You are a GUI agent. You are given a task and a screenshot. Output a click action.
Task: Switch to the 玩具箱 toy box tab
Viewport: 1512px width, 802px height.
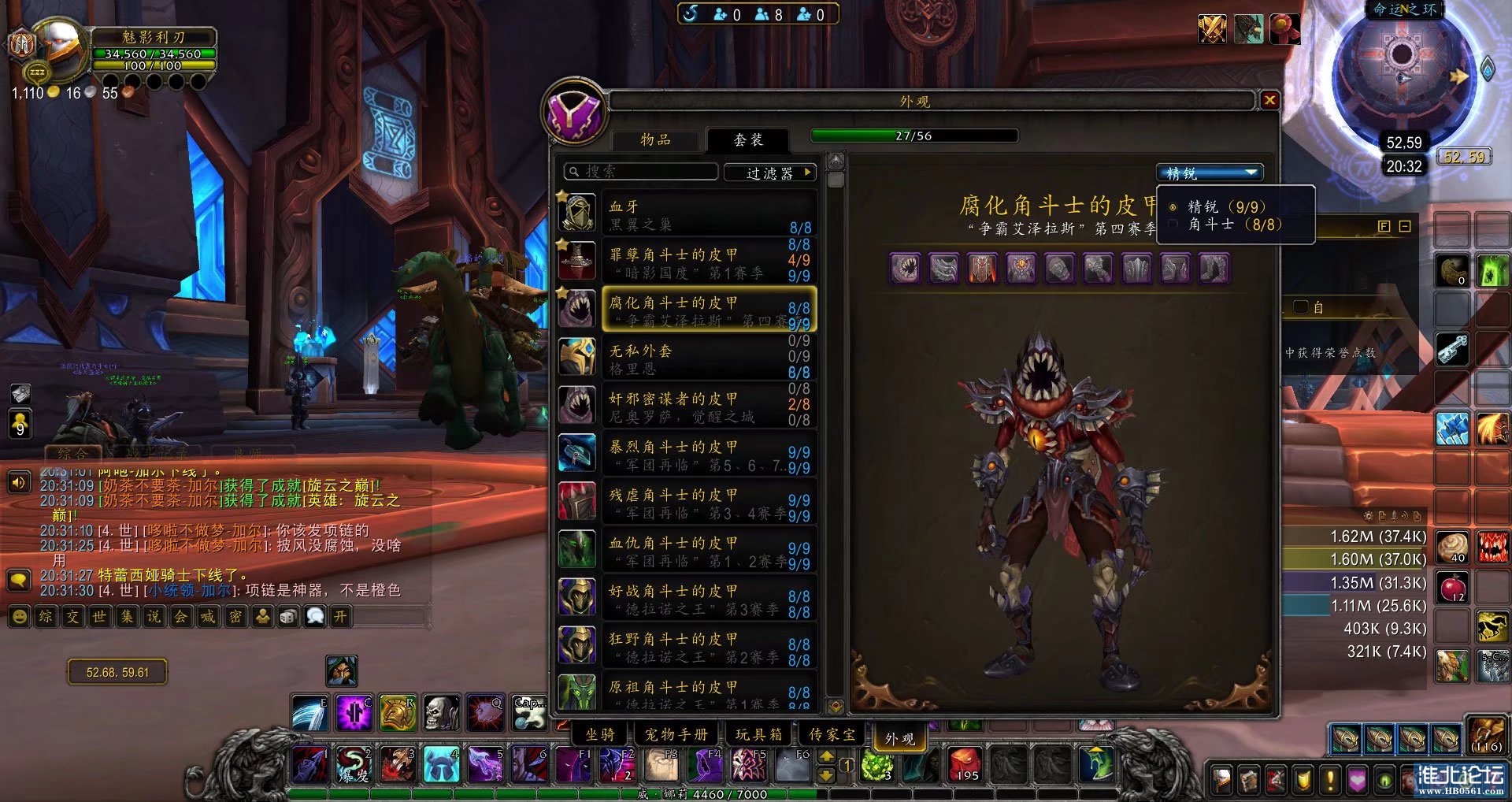(758, 734)
